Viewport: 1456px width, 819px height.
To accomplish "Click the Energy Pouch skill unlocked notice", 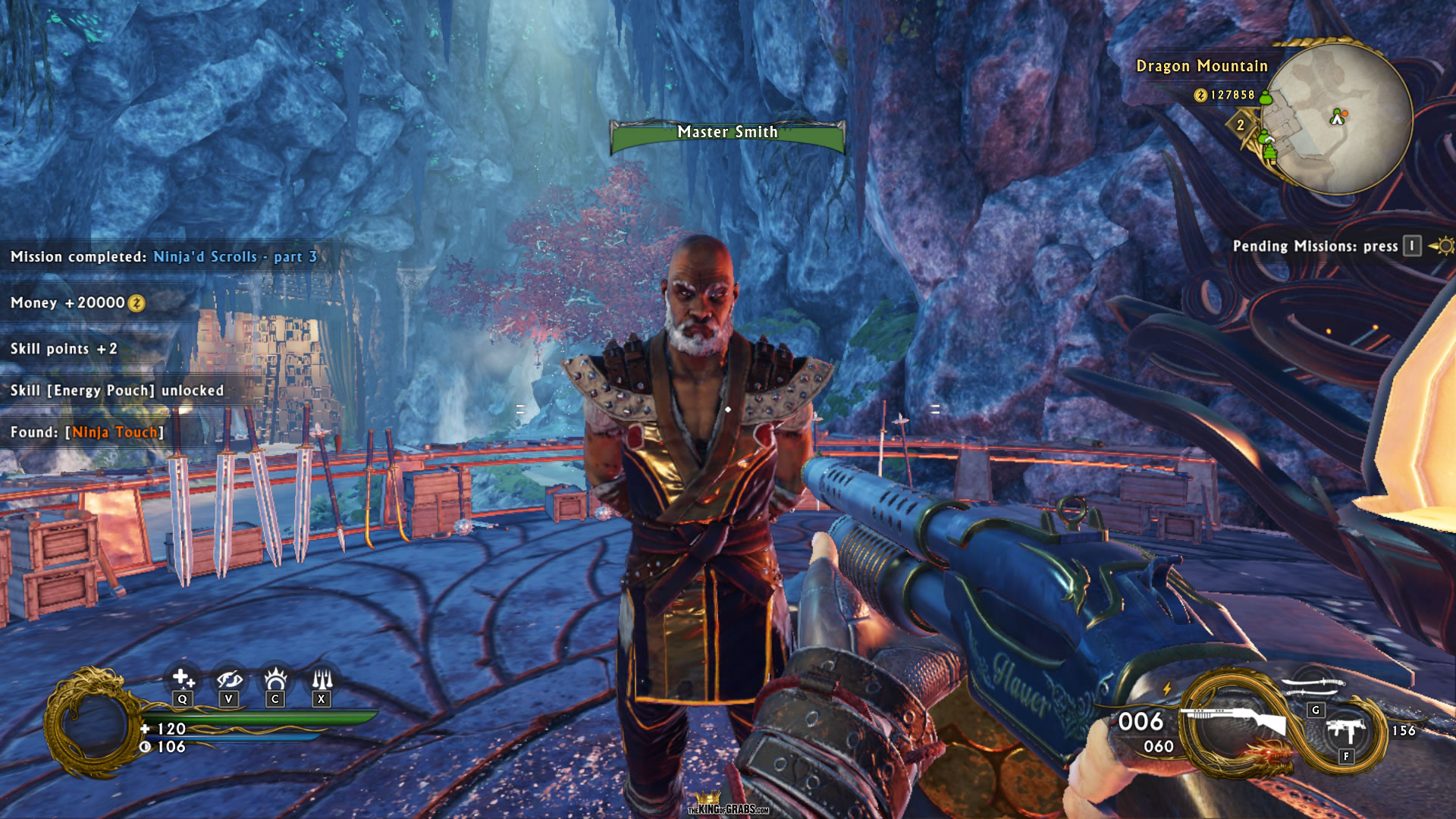I will (118, 391).
